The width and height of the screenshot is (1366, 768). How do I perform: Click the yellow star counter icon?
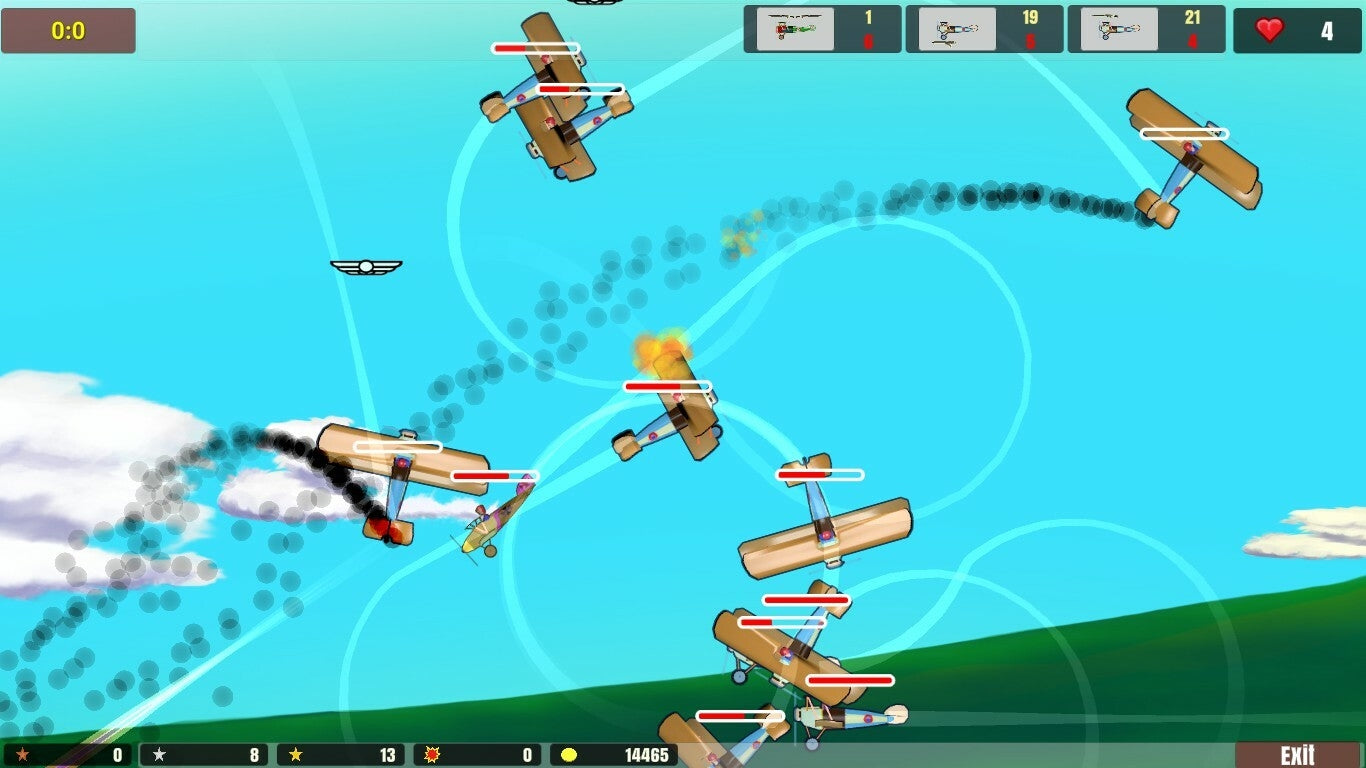(x=296, y=755)
